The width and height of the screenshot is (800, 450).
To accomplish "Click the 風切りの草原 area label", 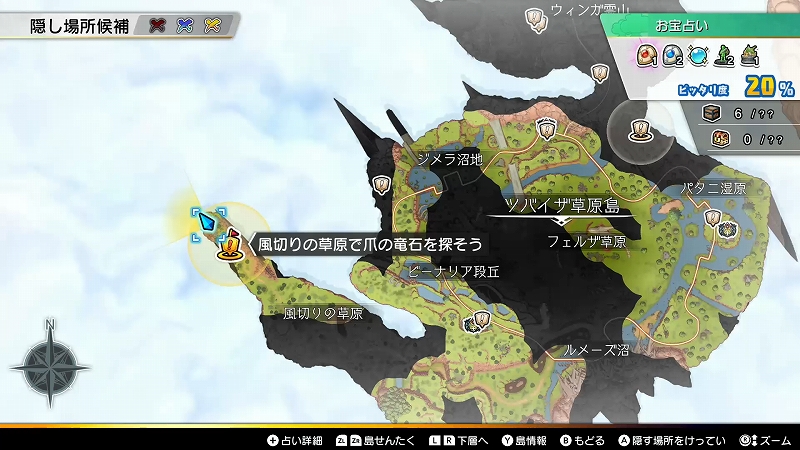I will point(322,313).
